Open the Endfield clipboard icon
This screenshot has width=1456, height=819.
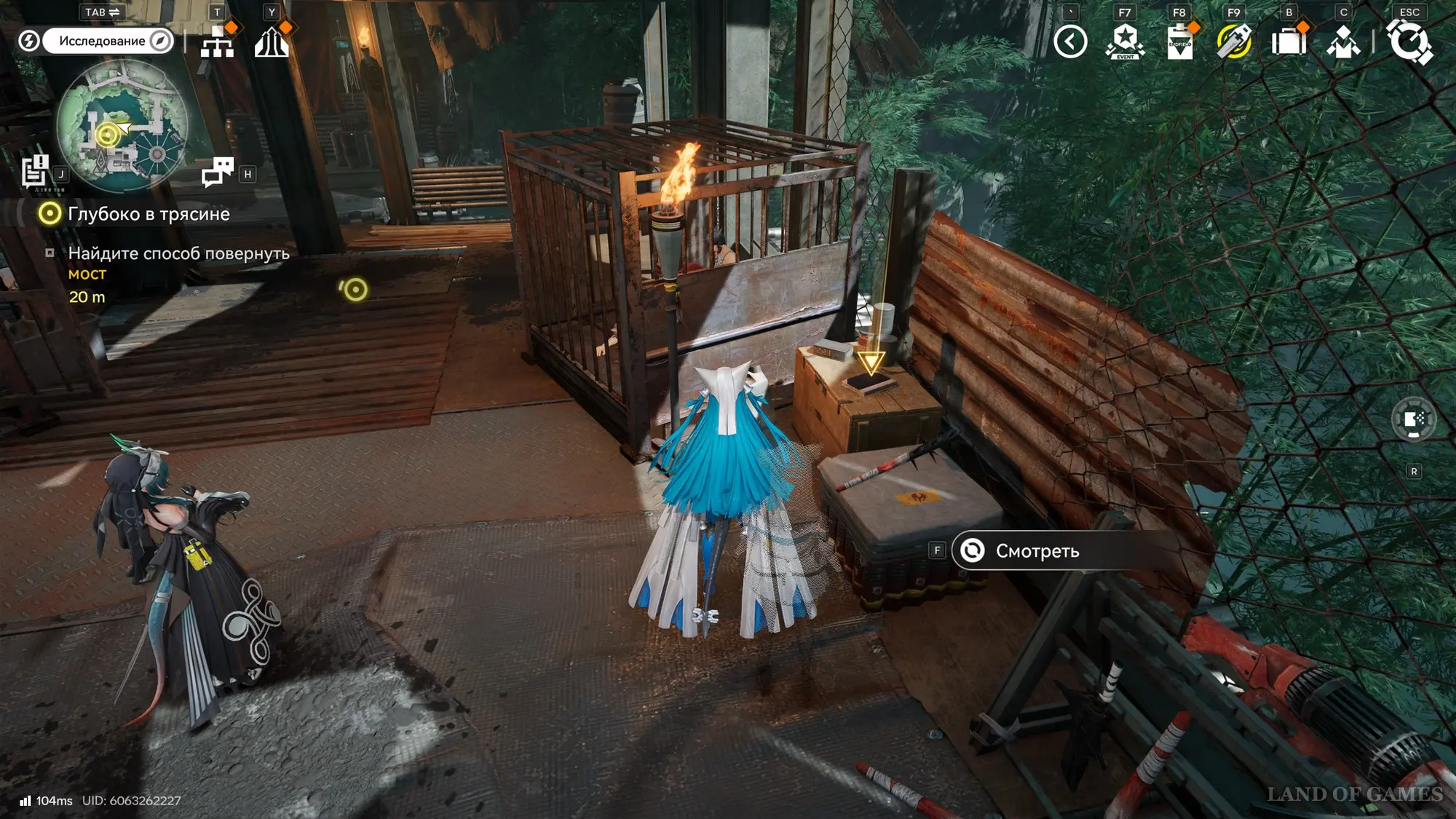click(1179, 41)
